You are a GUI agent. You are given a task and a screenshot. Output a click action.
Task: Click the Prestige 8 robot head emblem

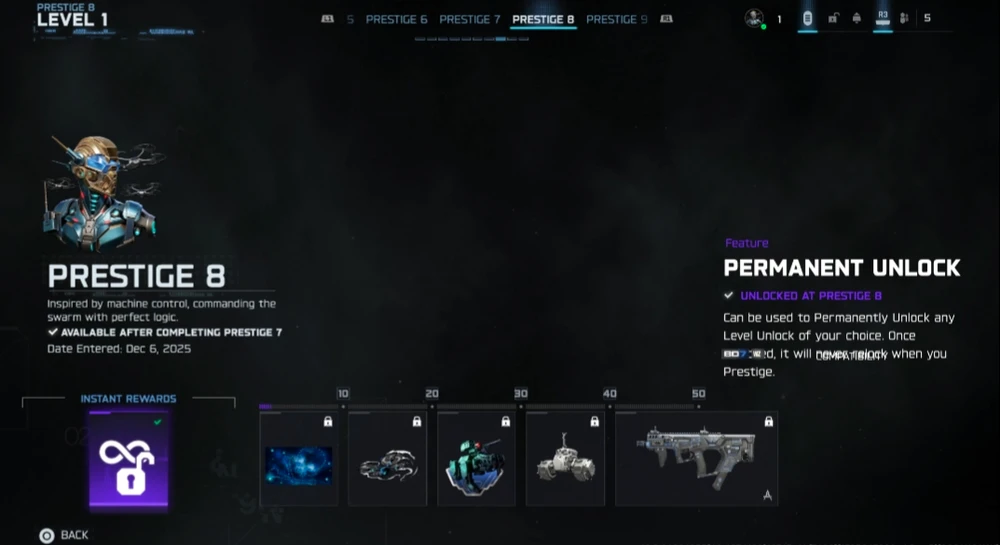point(100,195)
